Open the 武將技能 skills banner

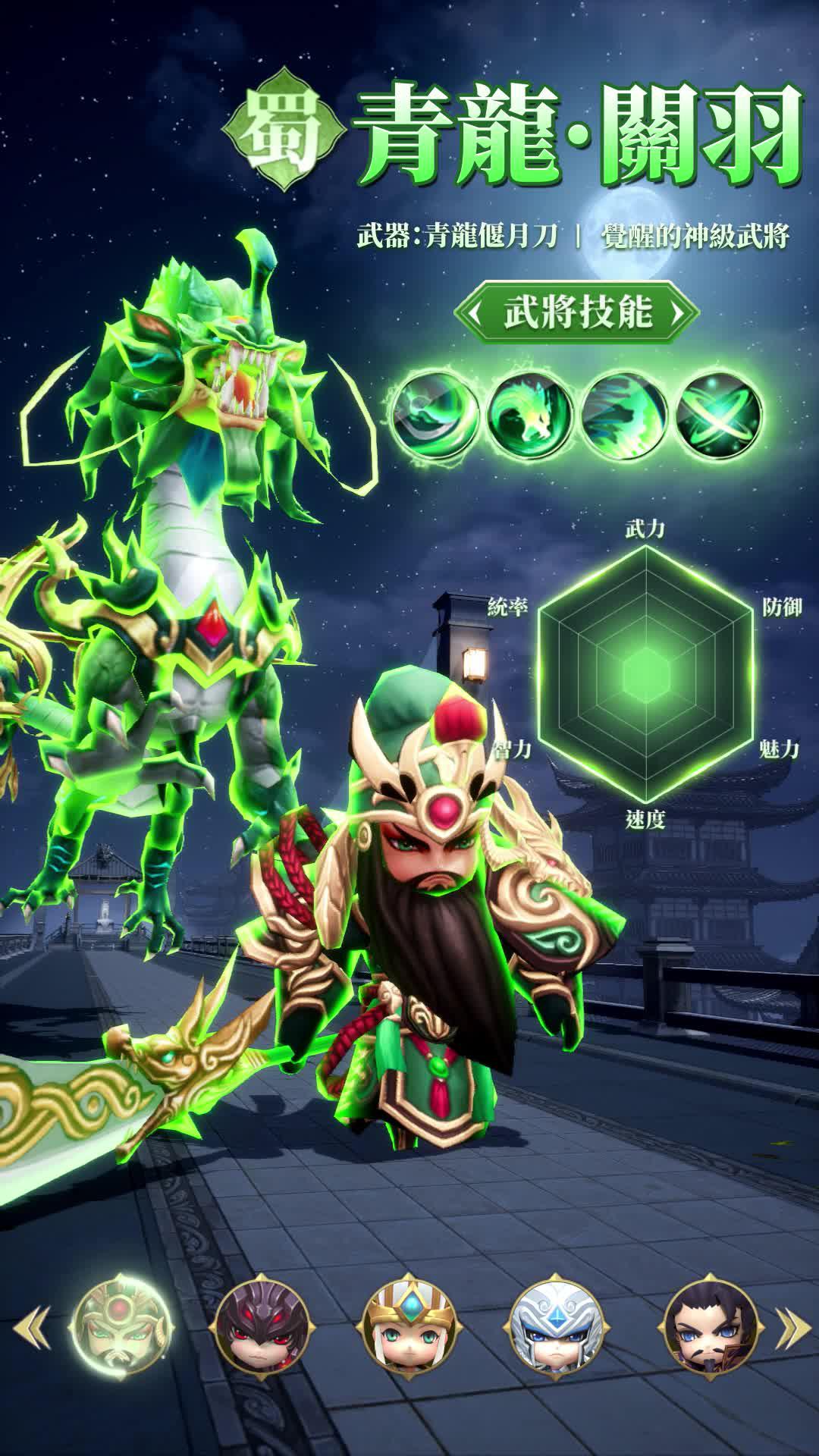point(576,312)
